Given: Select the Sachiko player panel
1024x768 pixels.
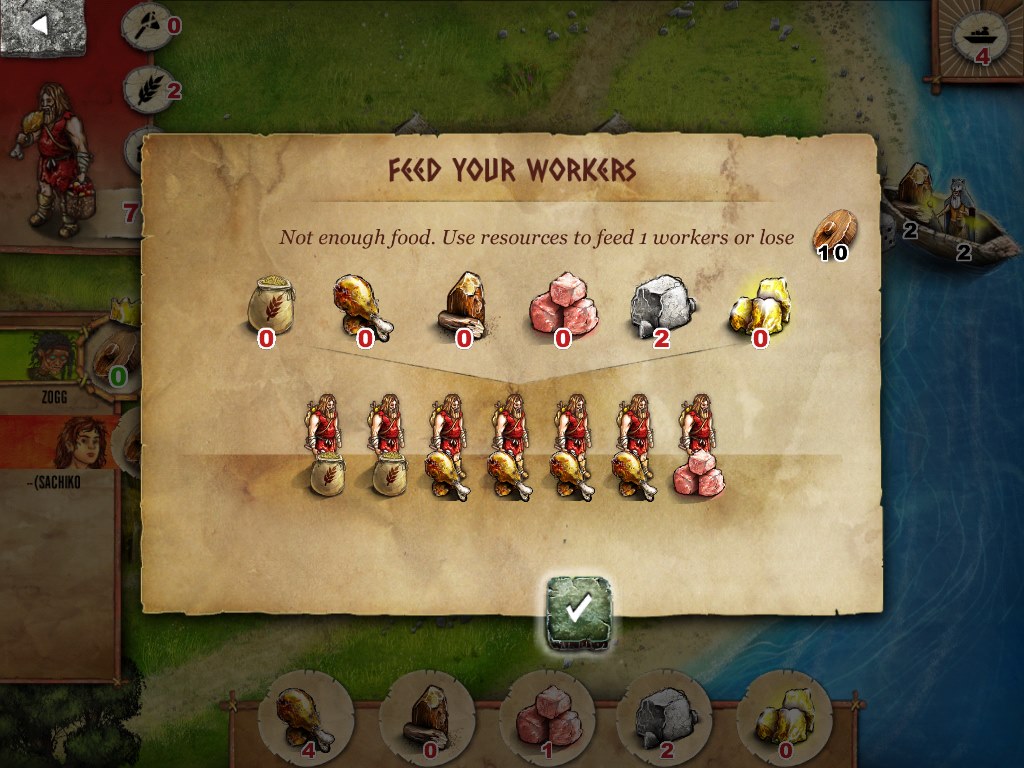Looking at the screenshot, I should click(x=55, y=448).
